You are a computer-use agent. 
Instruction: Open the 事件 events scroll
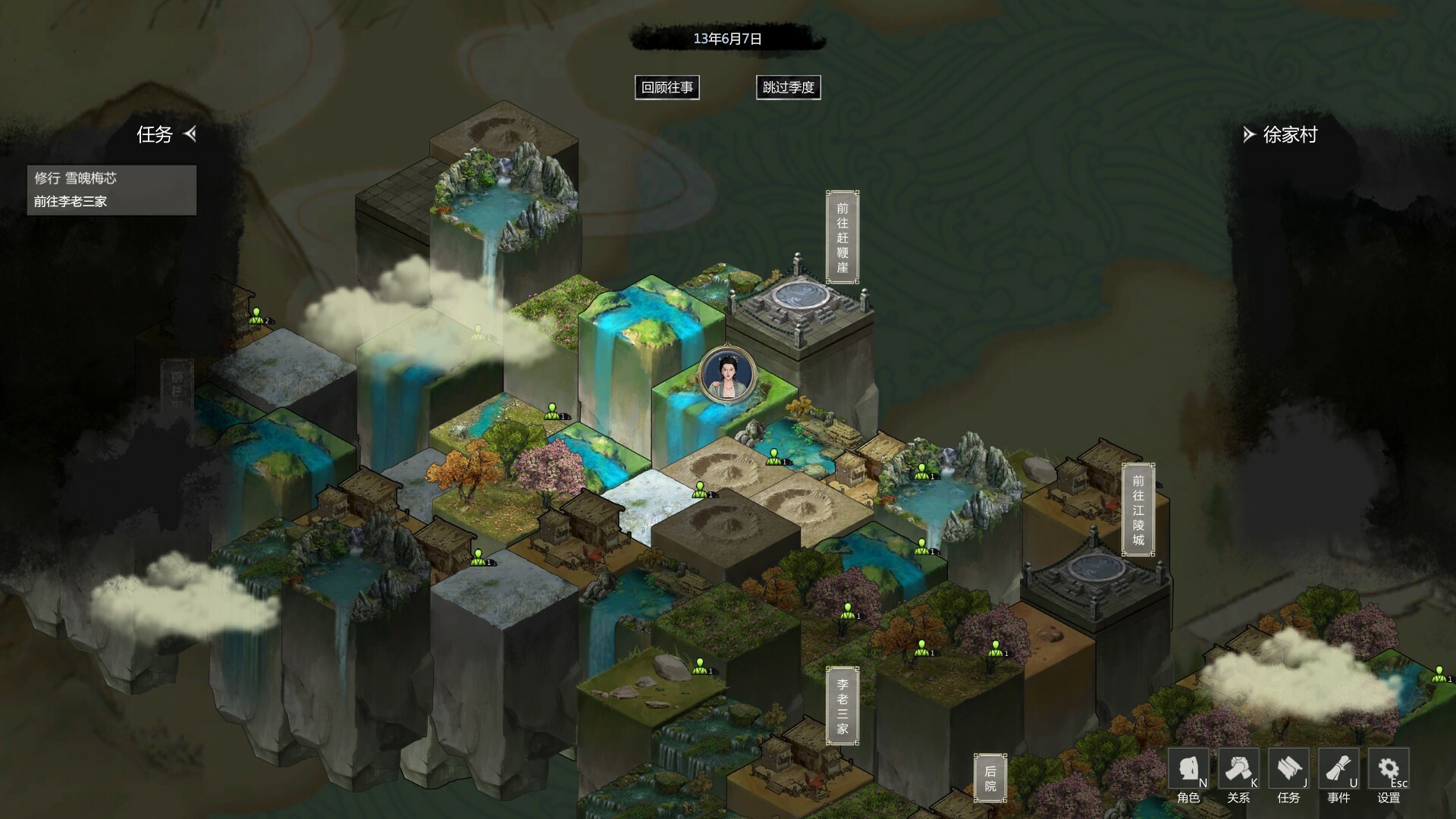pyautogui.click(x=1338, y=775)
